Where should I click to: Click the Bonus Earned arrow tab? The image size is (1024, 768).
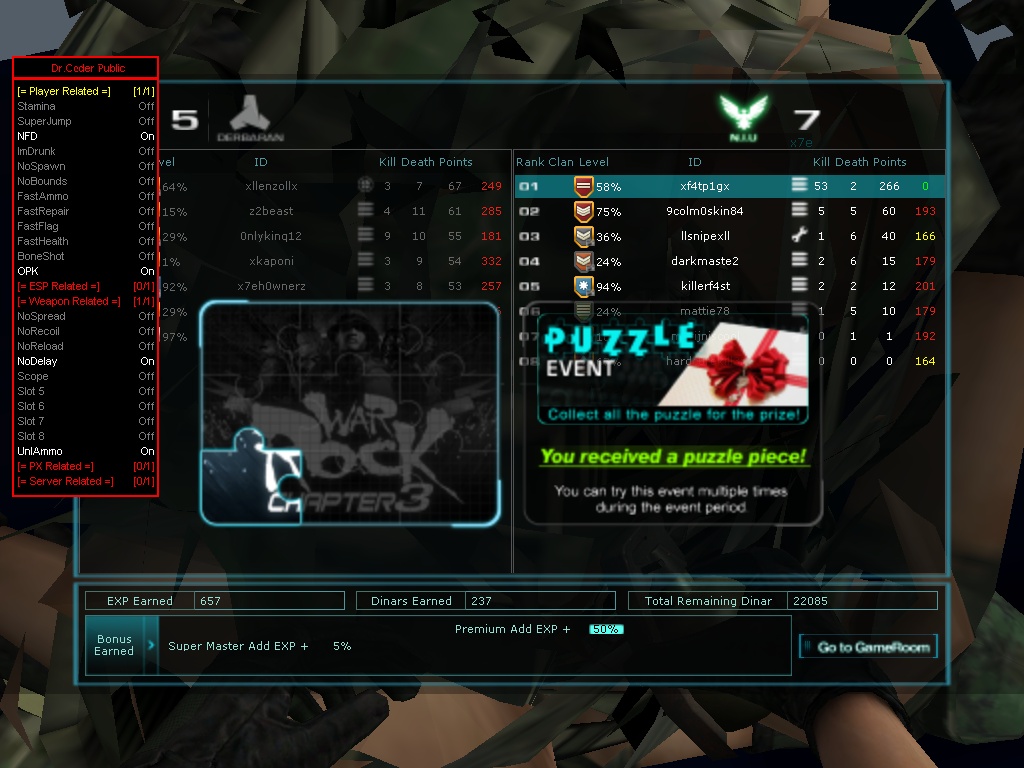pyautogui.click(x=151, y=645)
